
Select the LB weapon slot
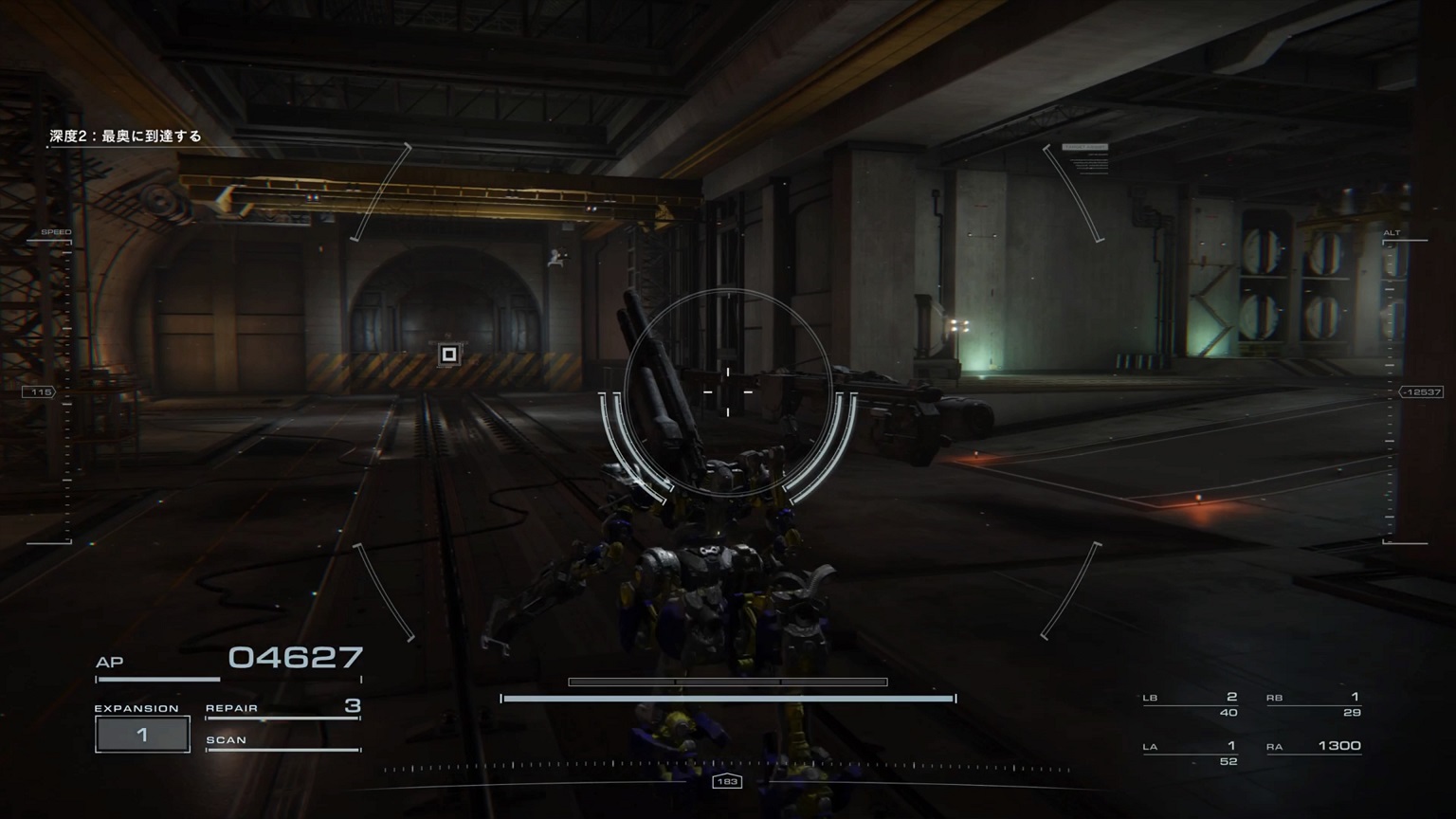point(1191,703)
